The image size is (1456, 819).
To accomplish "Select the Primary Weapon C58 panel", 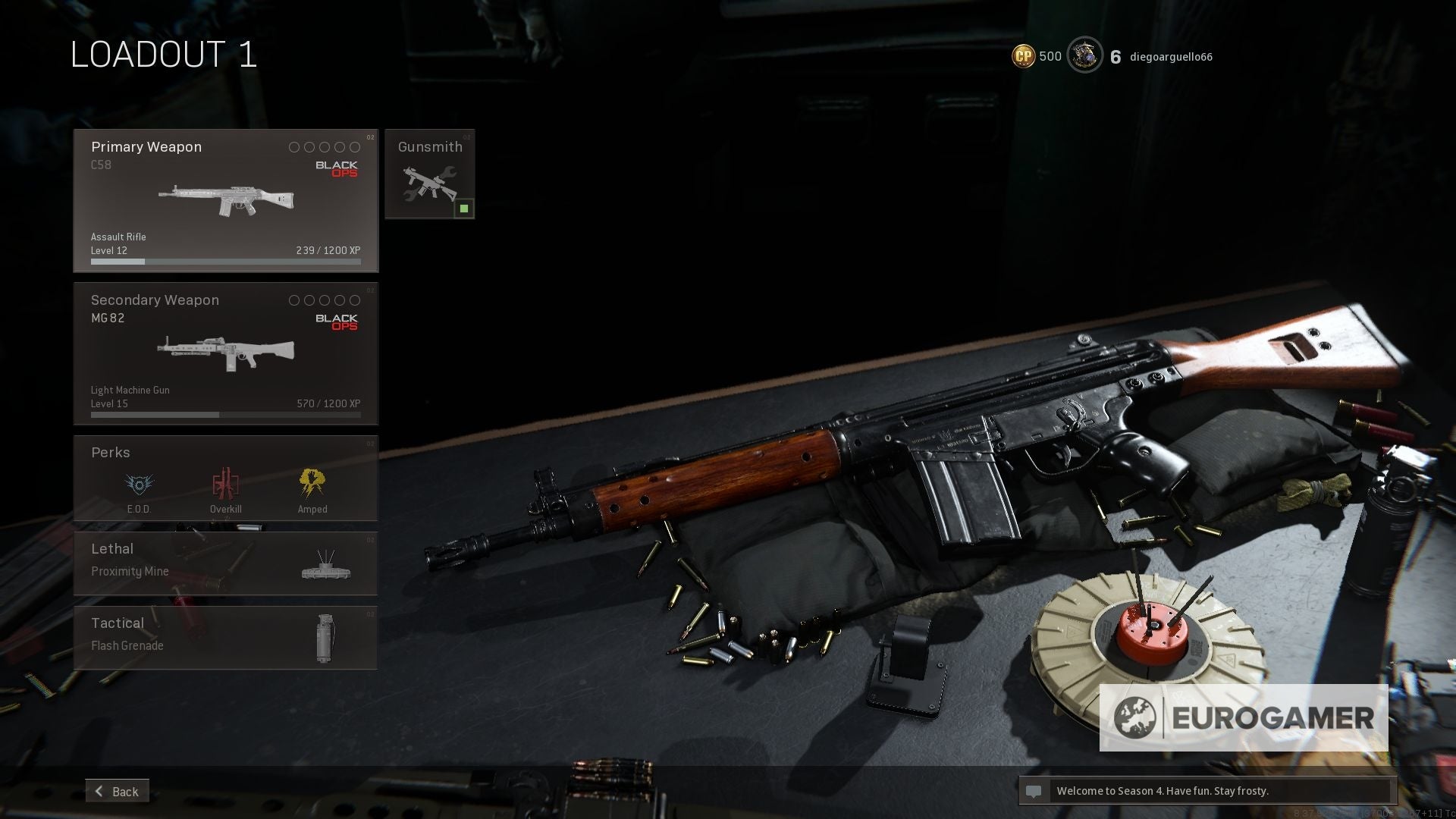I will pos(225,200).
